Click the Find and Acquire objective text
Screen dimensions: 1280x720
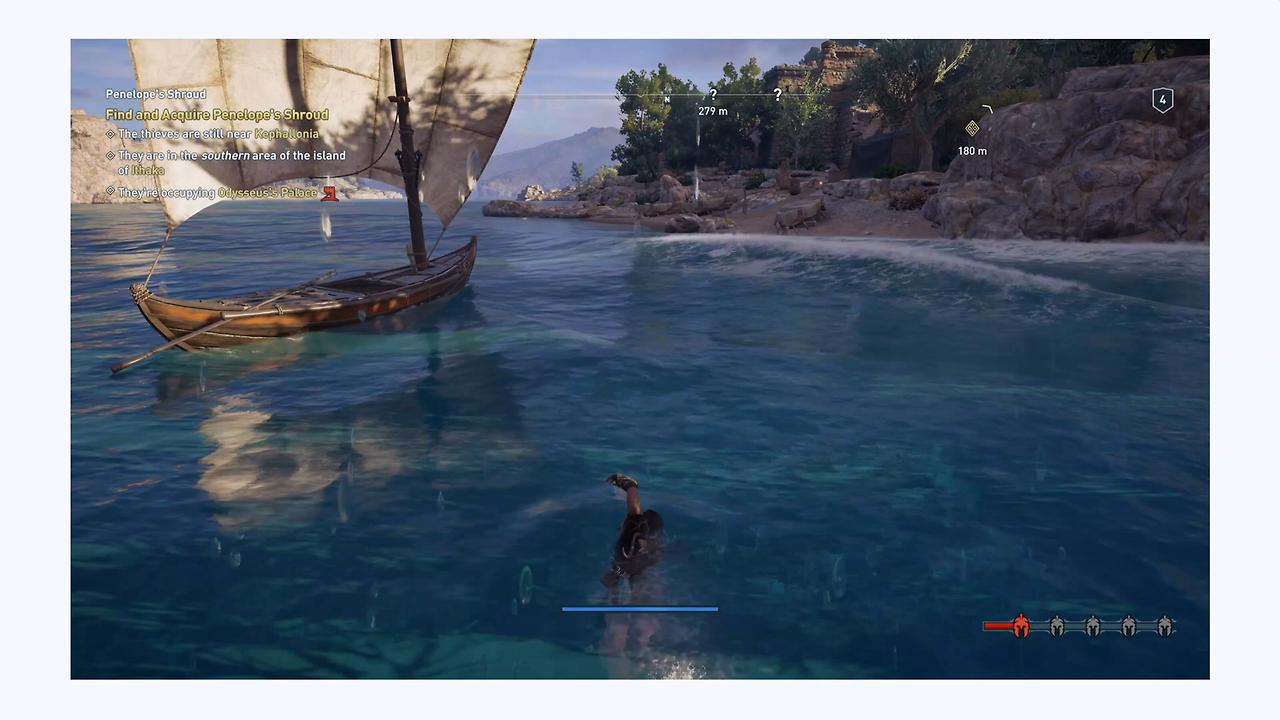point(217,114)
